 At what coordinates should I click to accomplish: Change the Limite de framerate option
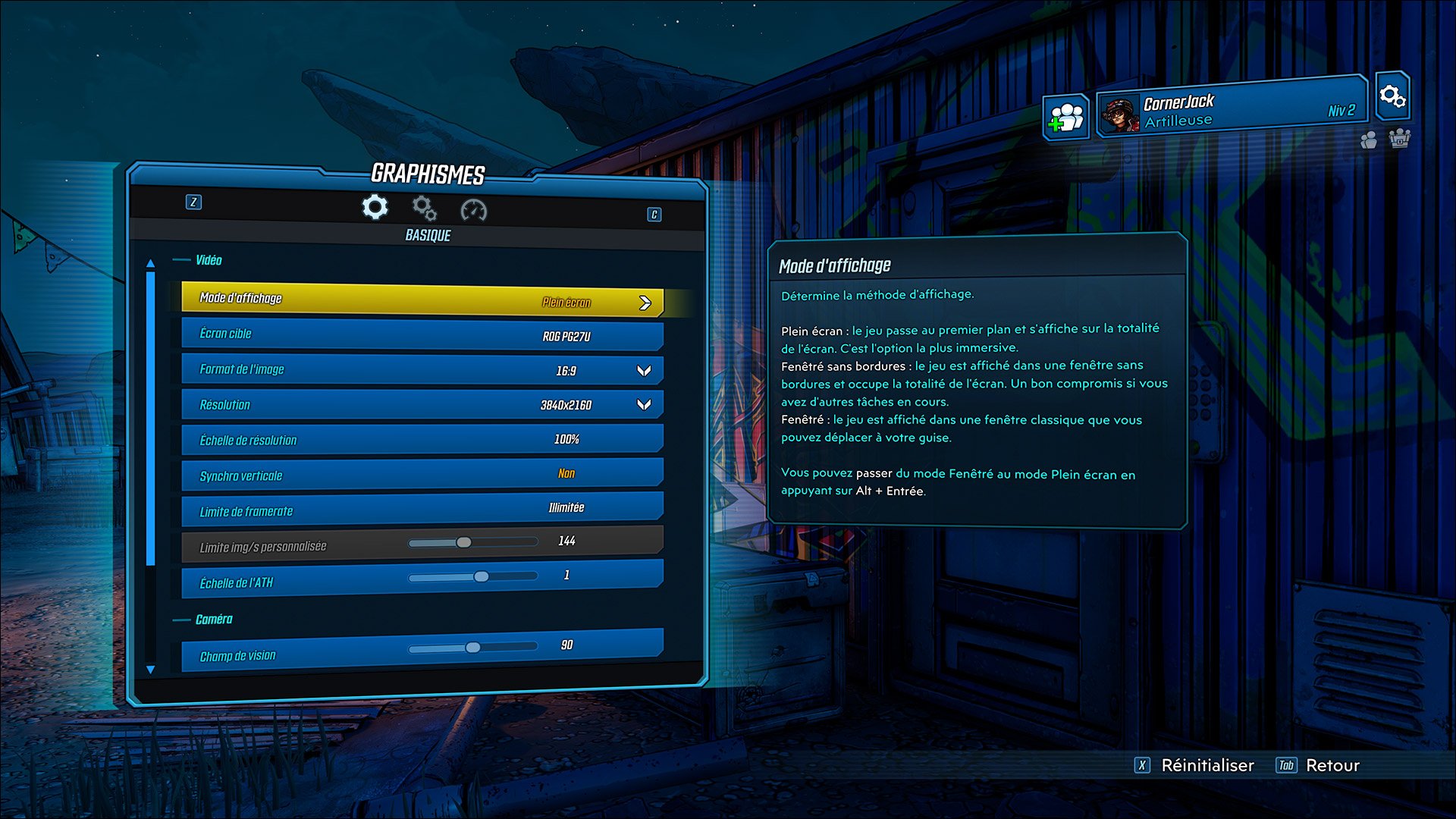coord(422,510)
